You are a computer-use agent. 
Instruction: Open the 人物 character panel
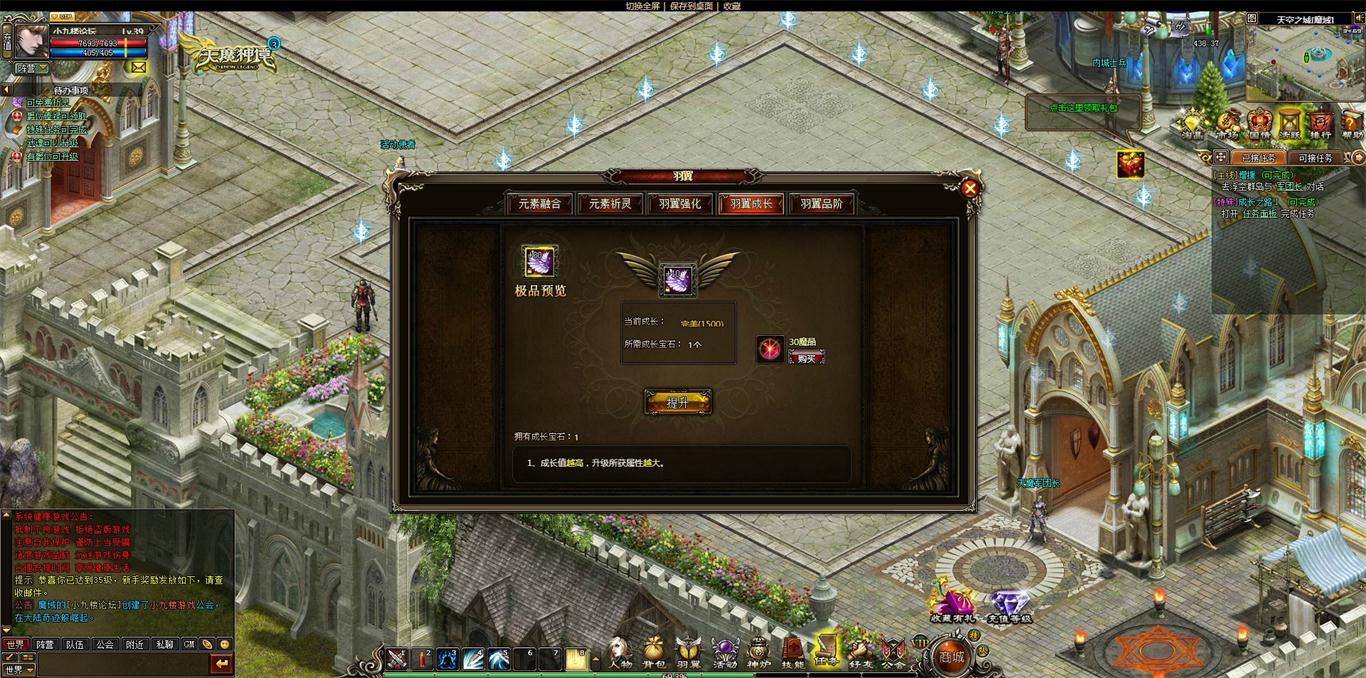[620, 652]
